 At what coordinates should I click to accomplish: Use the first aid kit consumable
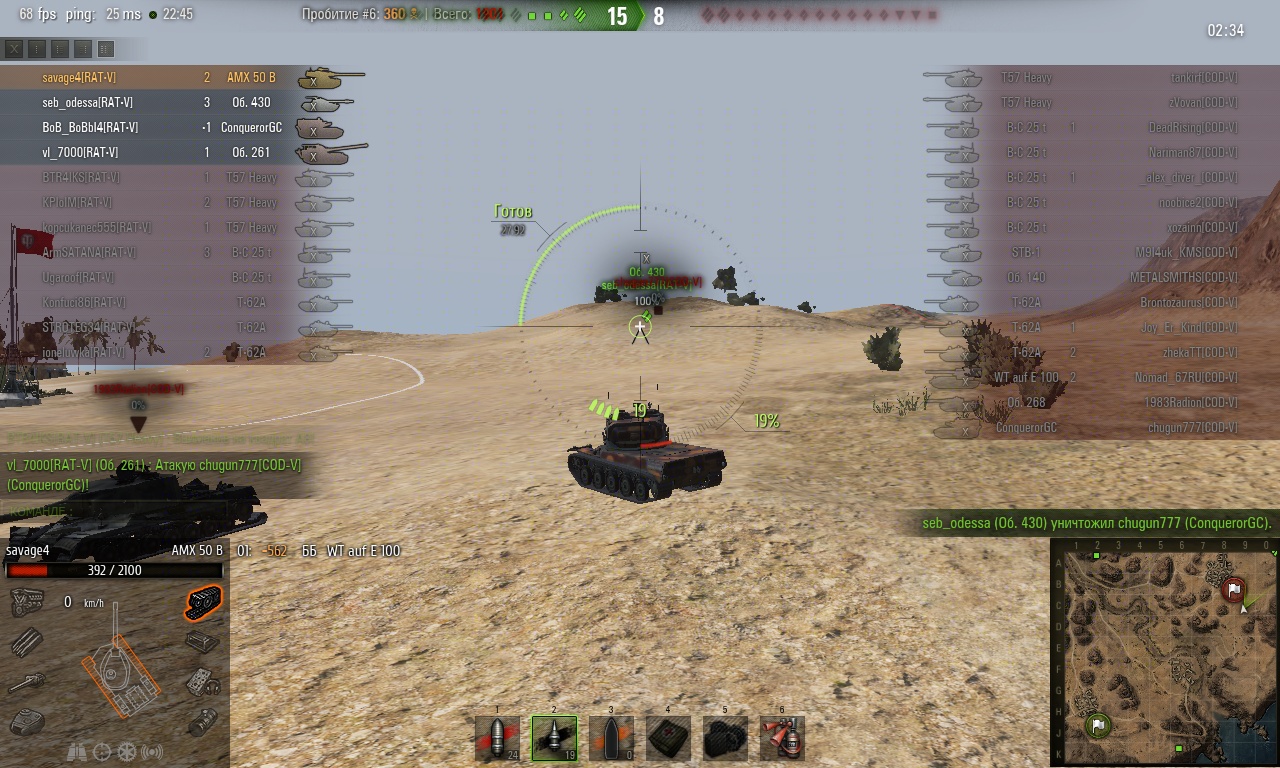(668, 738)
